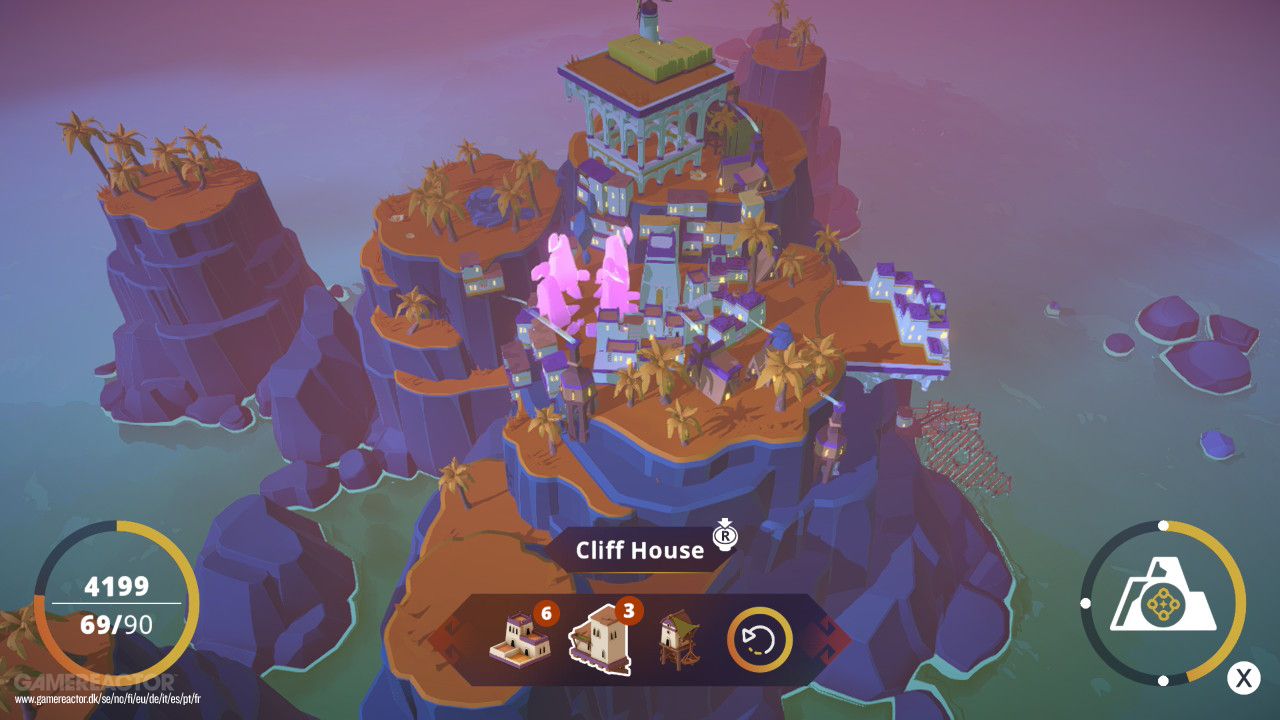Click the down arrow above the R badge
Viewport: 1280px width, 720px height.
[724, 522]
